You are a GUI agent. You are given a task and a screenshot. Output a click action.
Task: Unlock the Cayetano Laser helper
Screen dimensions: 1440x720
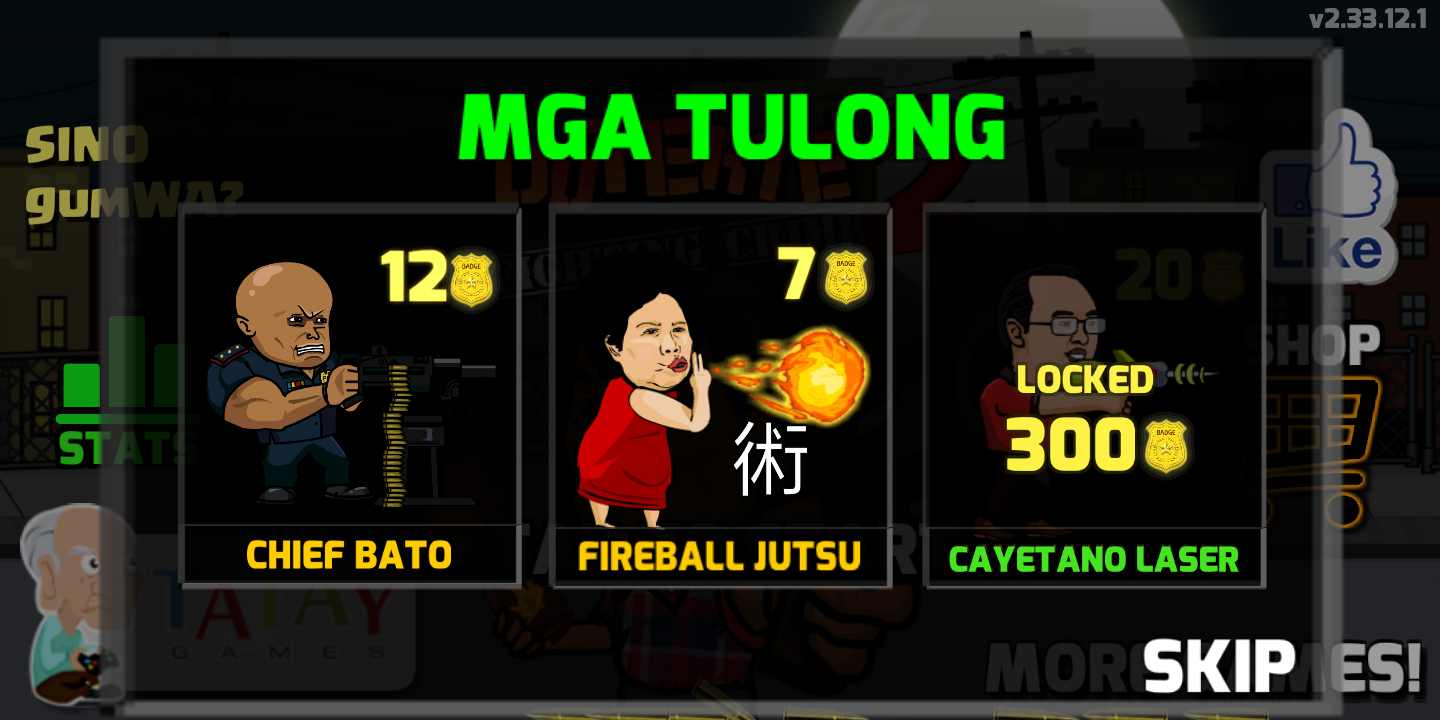[x=1094, y=395]
